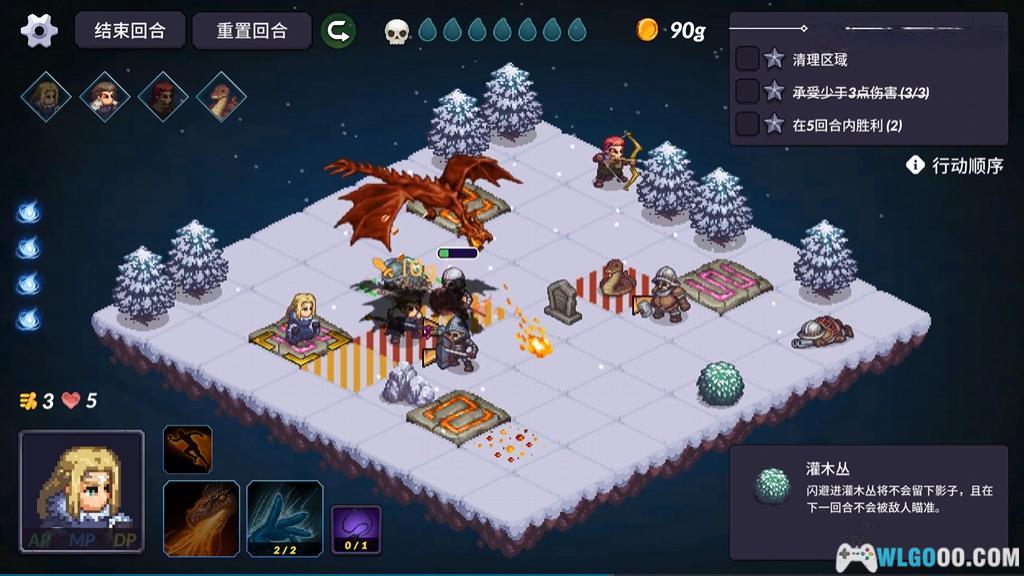Open the gear settings menu

point(39,30)
